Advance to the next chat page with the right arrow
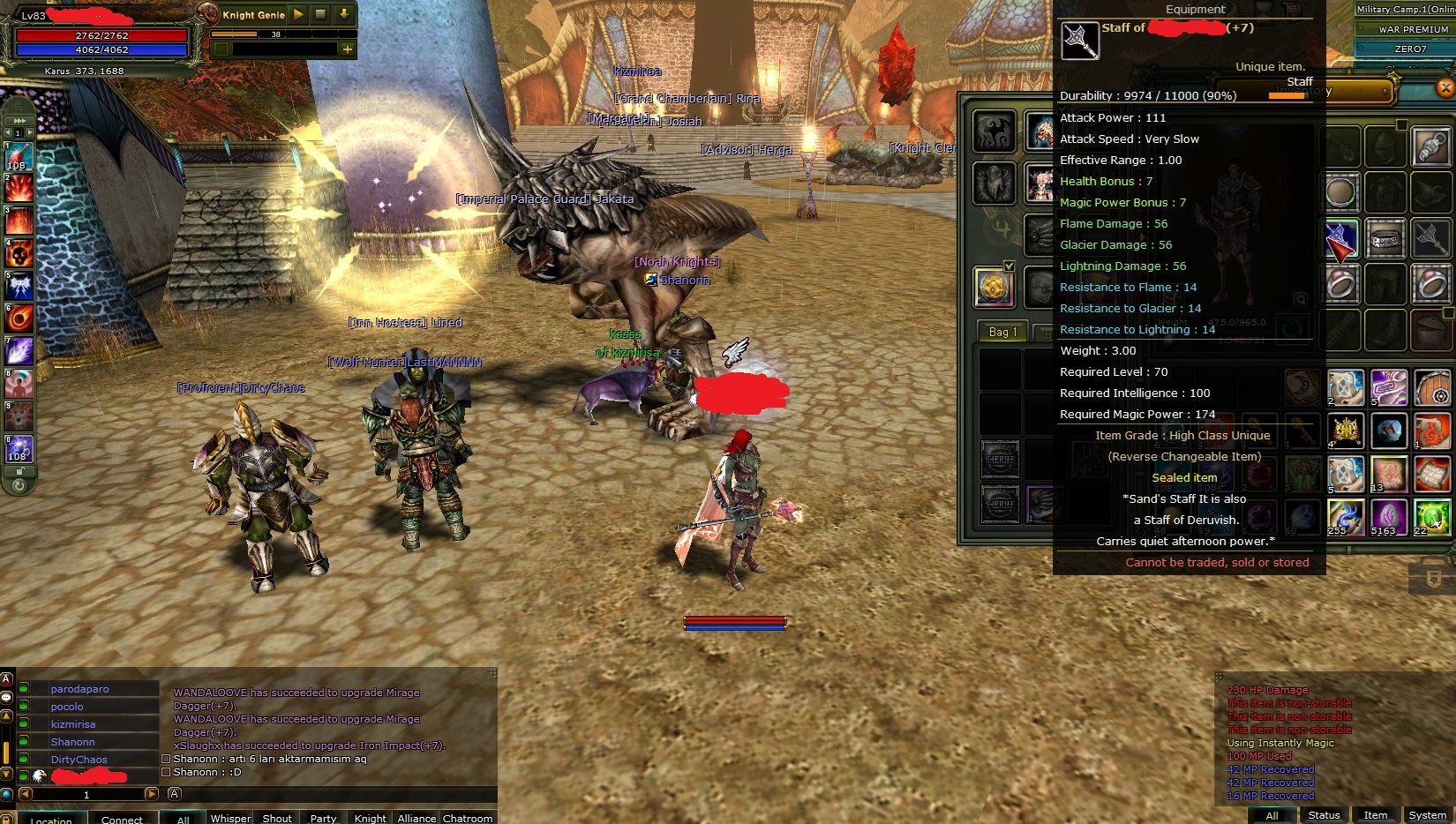This screenshot has height=824, width=1456. 151,794
